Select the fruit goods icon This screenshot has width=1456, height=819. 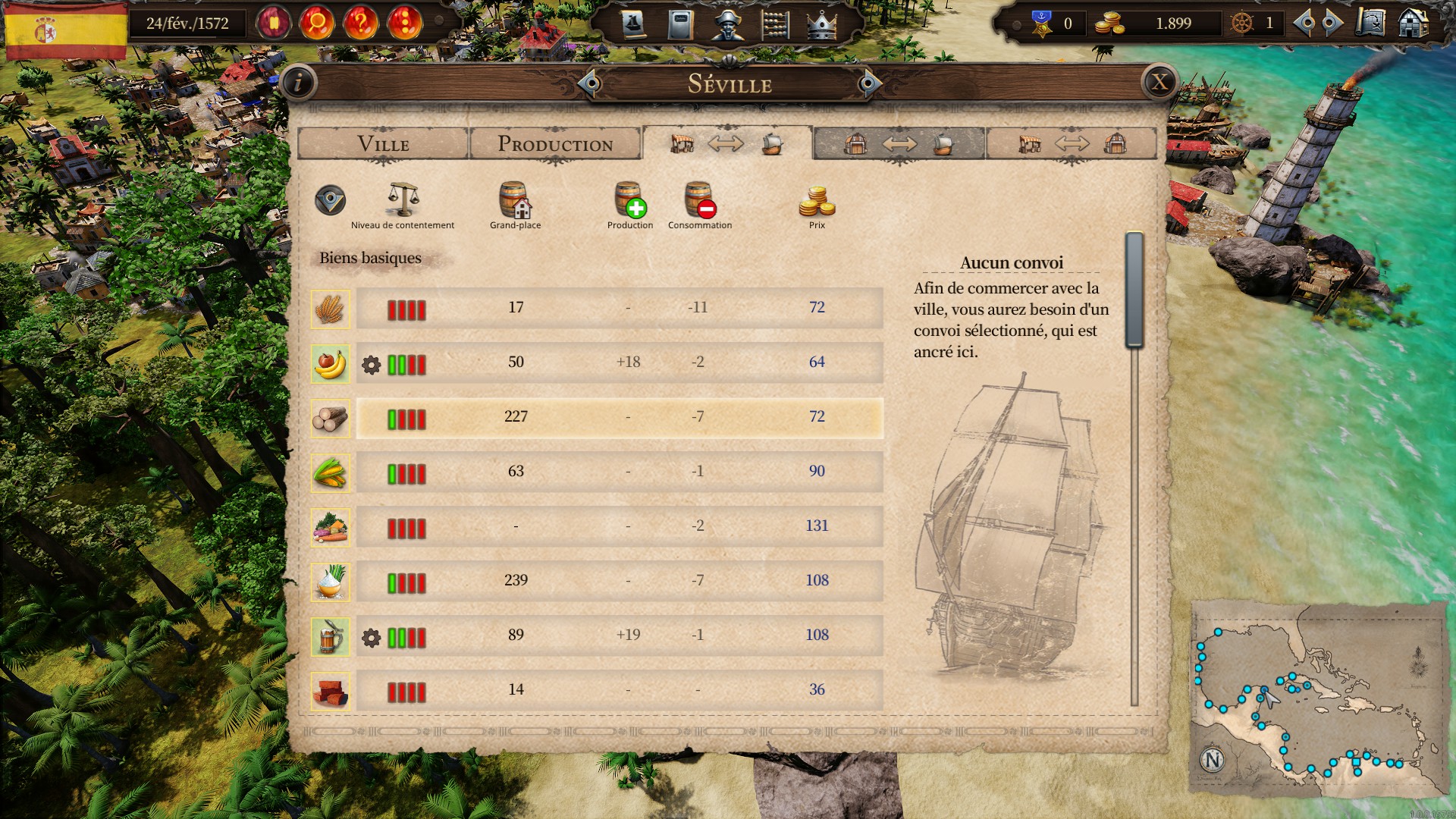click(x=331, y=363)
